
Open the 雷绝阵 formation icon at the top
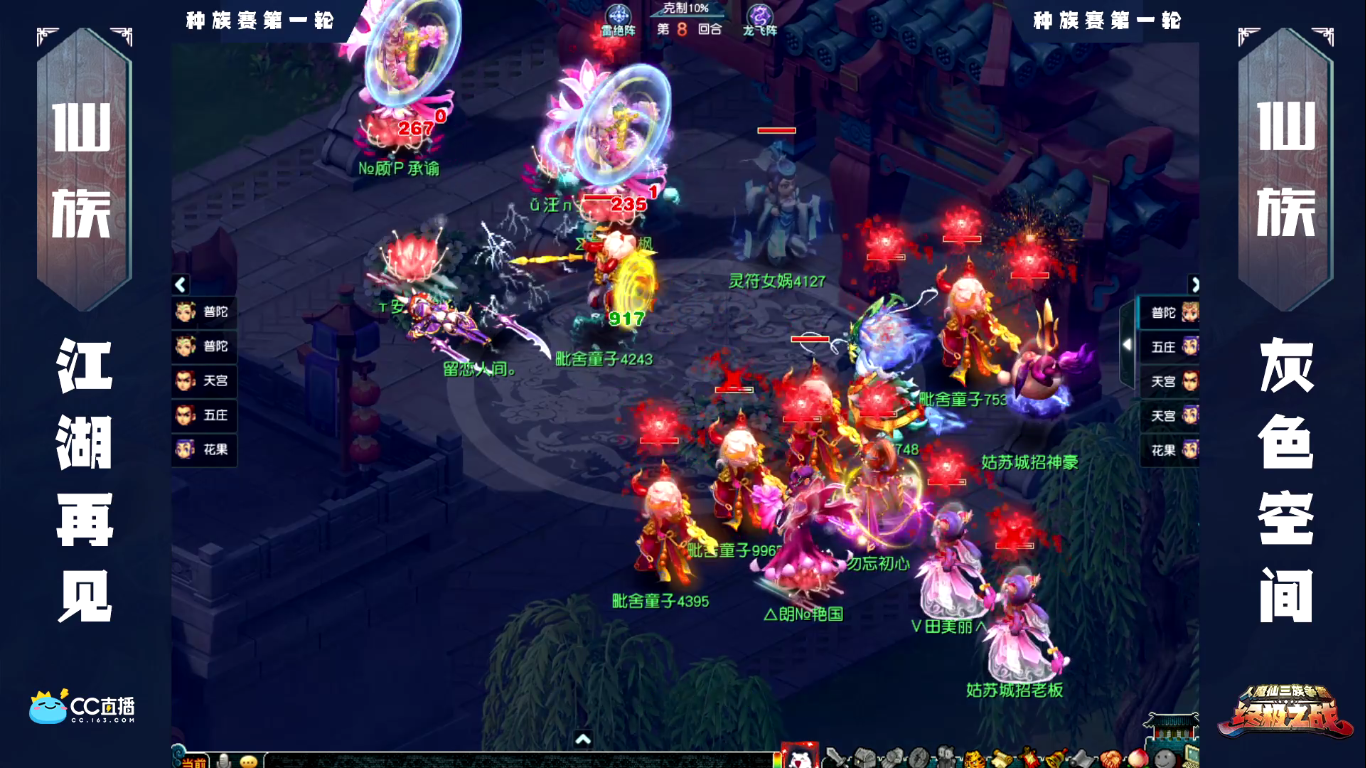point(619,15)
